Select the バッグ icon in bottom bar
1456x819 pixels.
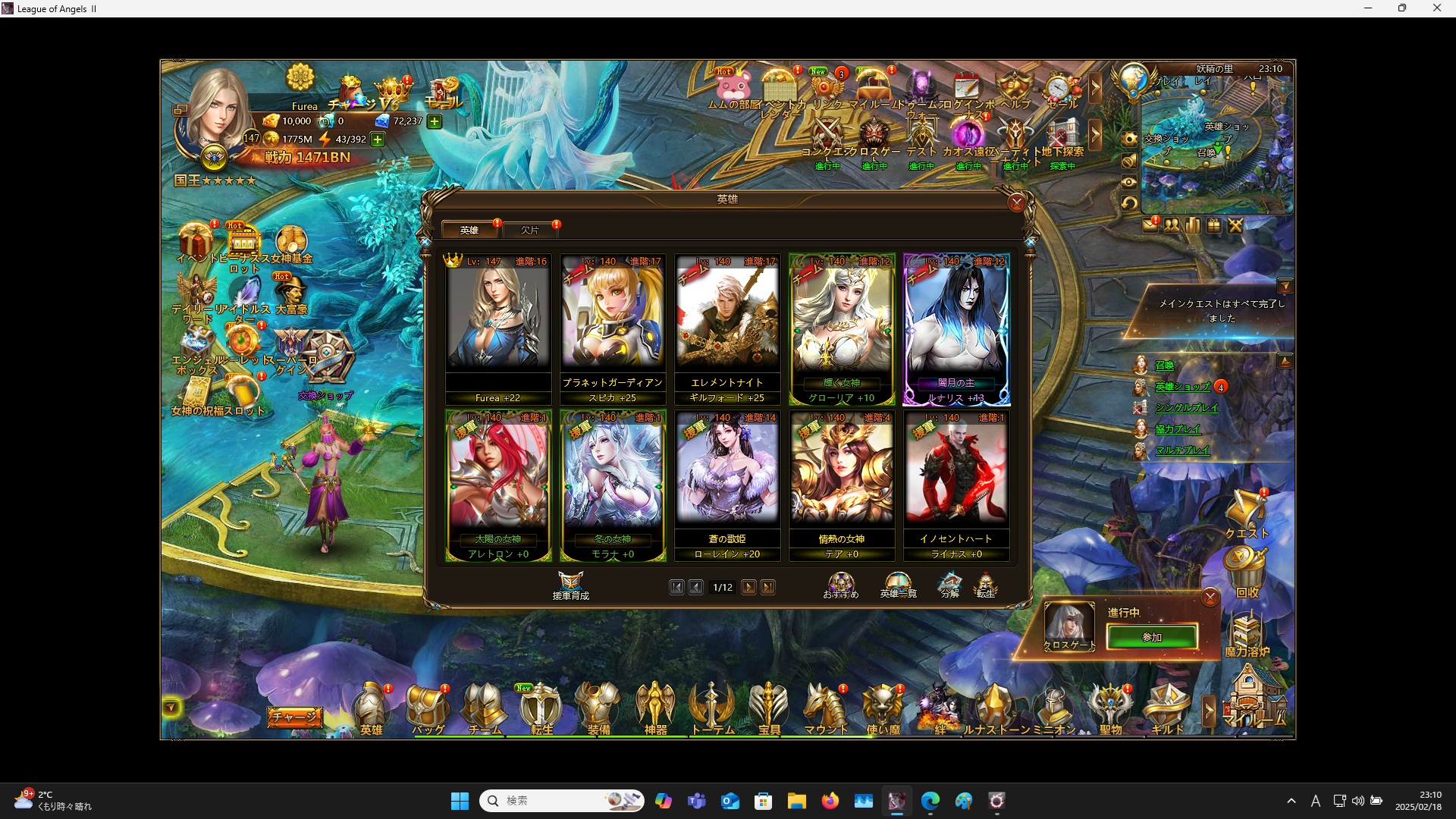point(428,707)
